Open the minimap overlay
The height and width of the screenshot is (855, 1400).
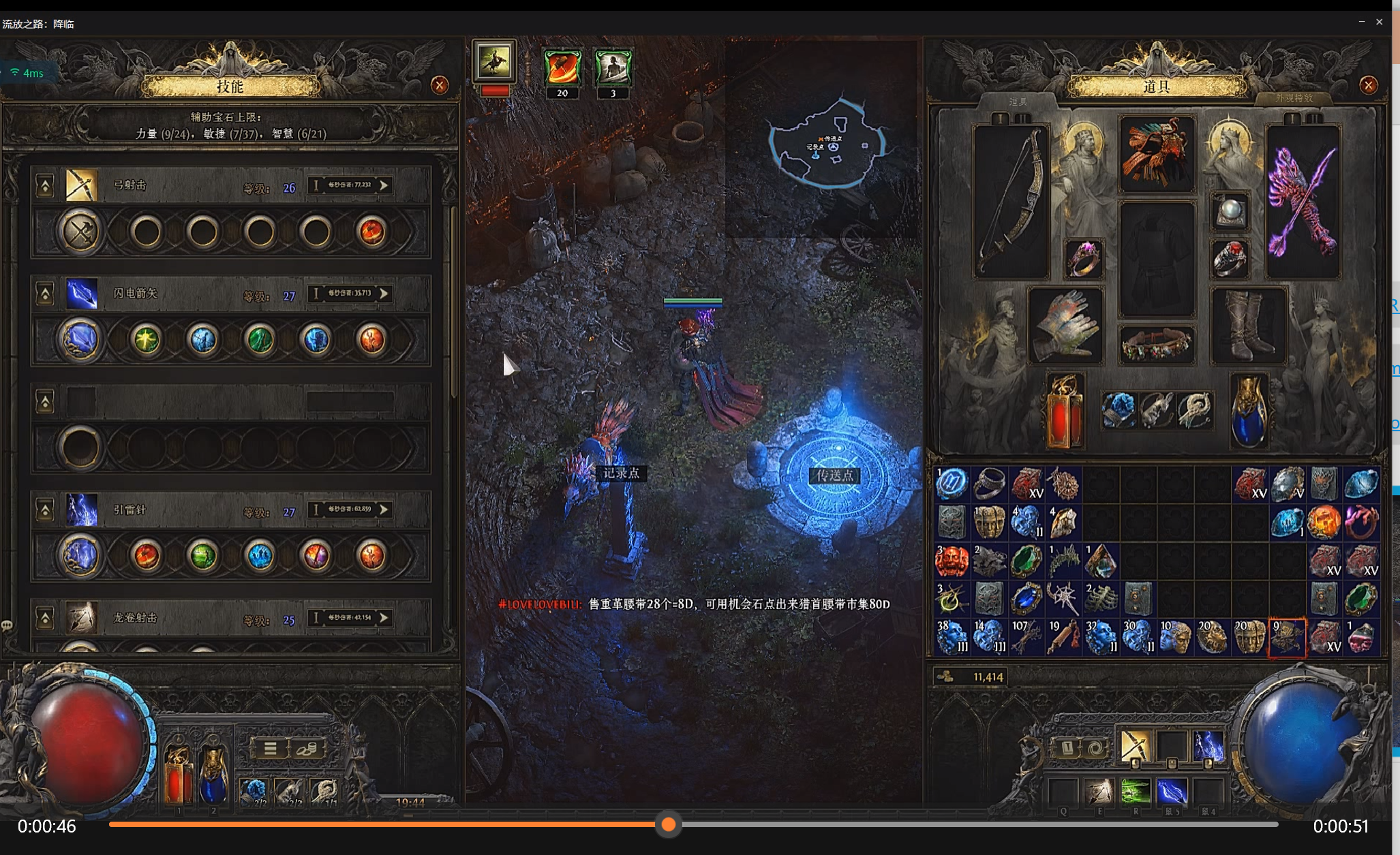827,144
